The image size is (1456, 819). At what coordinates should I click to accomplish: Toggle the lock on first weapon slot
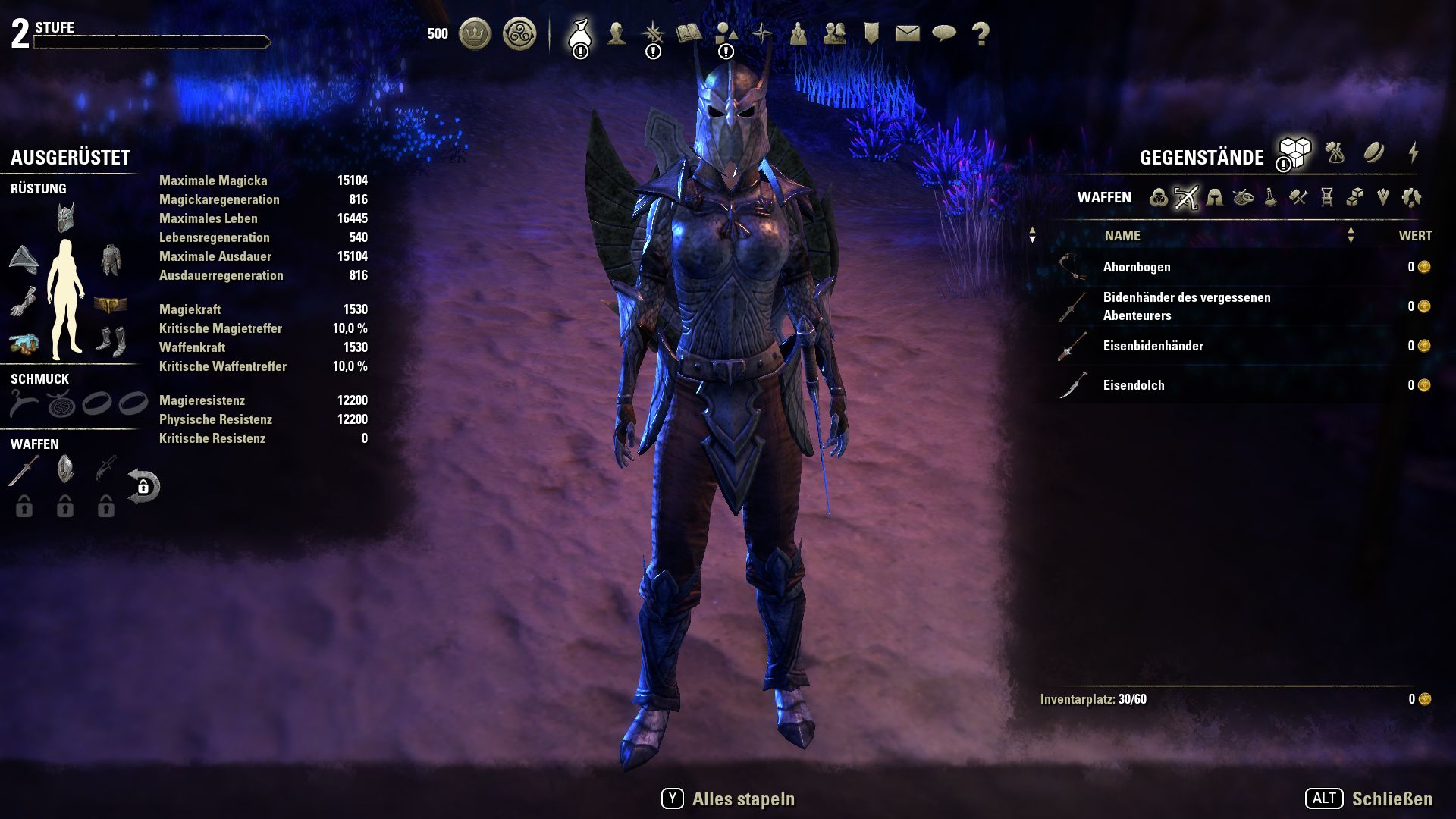point(24,507)
